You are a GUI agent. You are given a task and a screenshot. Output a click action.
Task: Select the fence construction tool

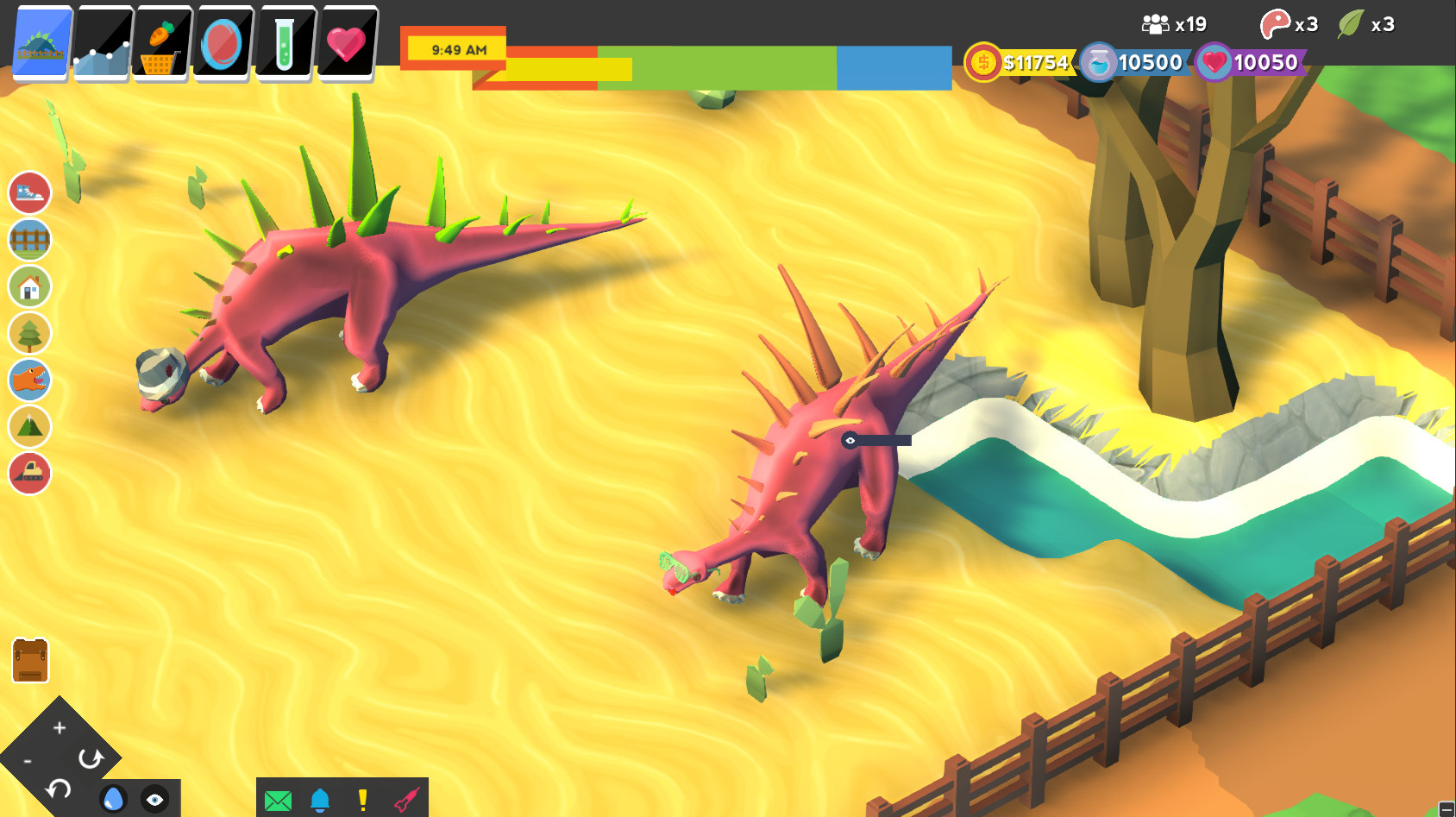29,240
